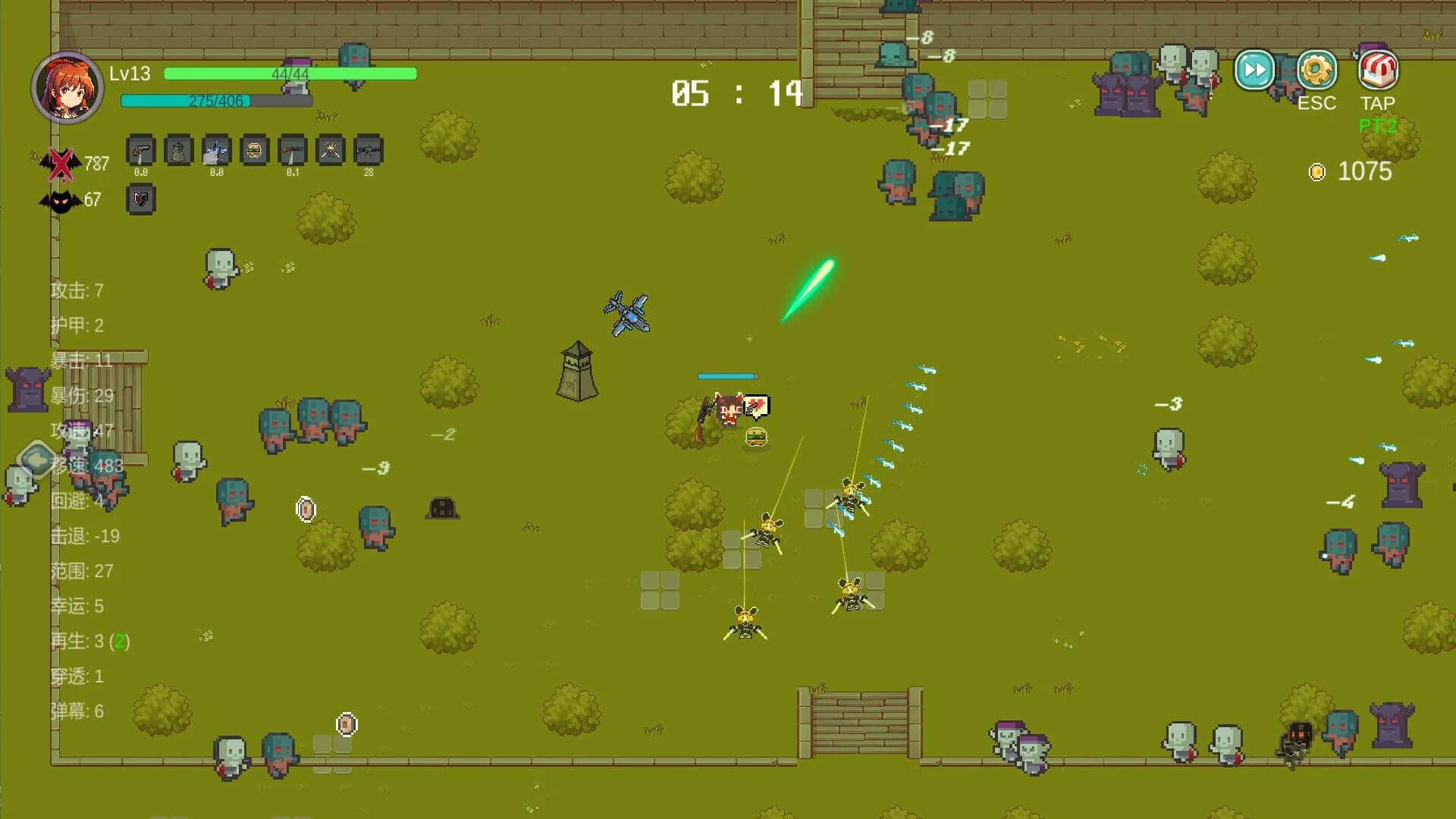This screenshot has width=1456, height=819.
Task: Select the assault rifle weapon slot
Action: (x=368, y=152)
